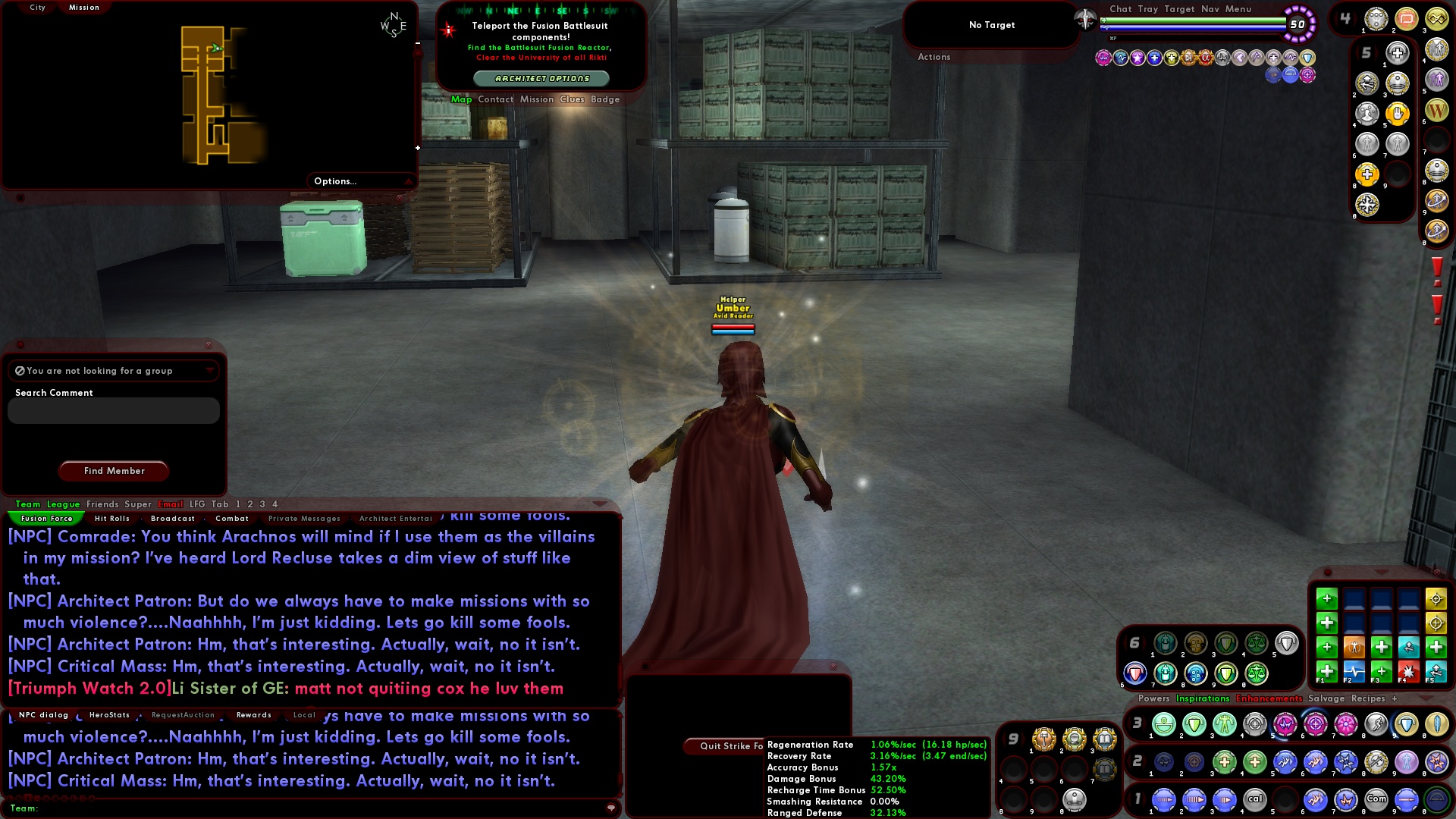Image resolution: width=1456 pixels, height=819 pixels.
Task: Click the Search Comment input field
Action: tap(112, 410)
